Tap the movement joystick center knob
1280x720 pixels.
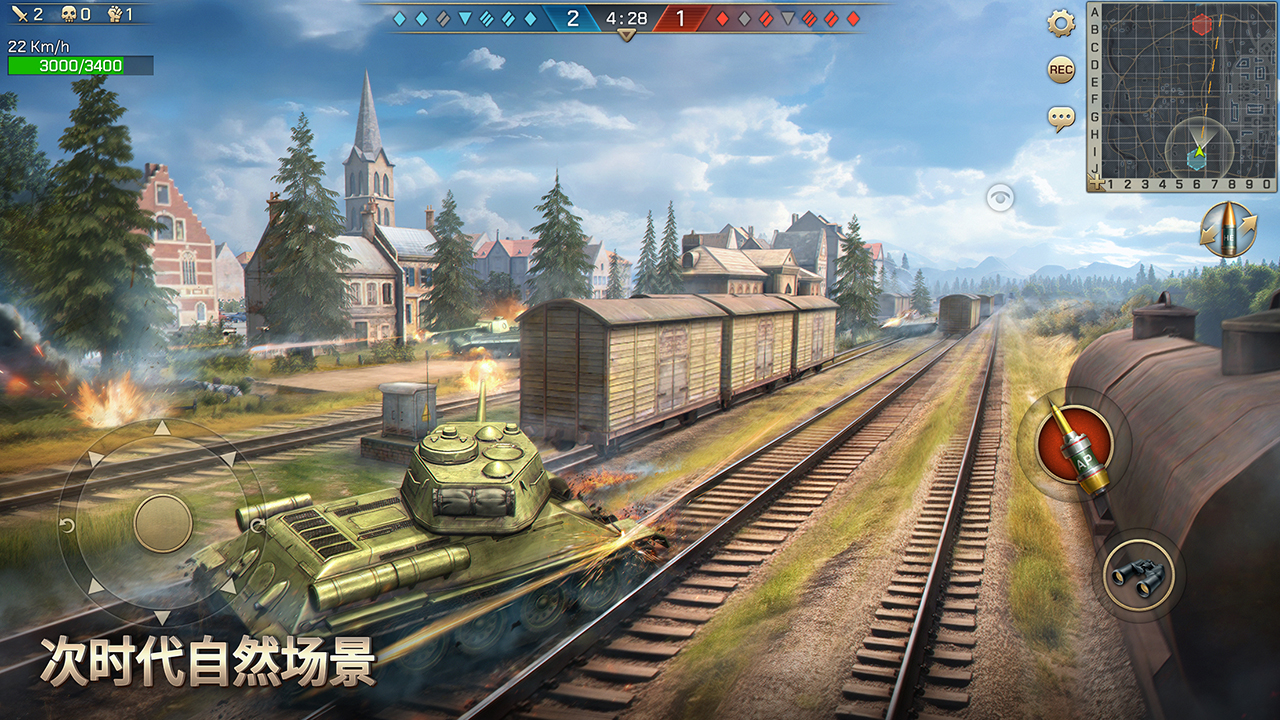163,523
